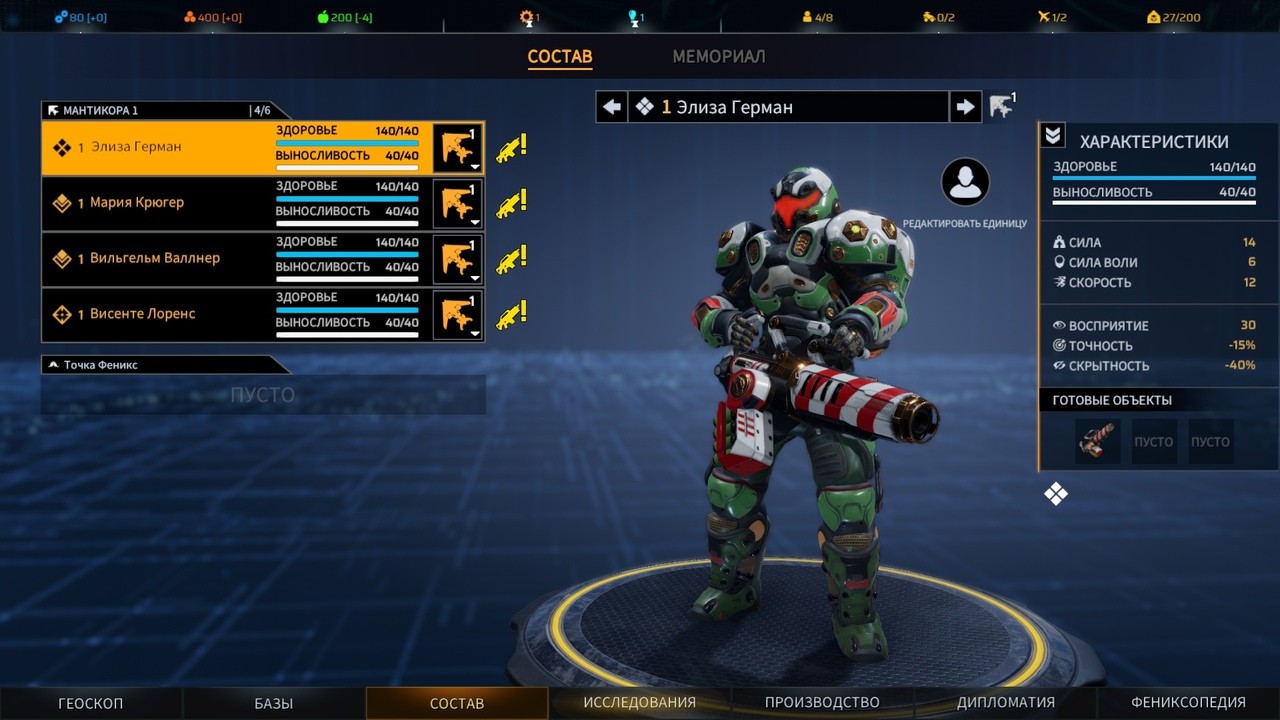
Task: Go to the Геоскоп screen
Action: point(91,703)
